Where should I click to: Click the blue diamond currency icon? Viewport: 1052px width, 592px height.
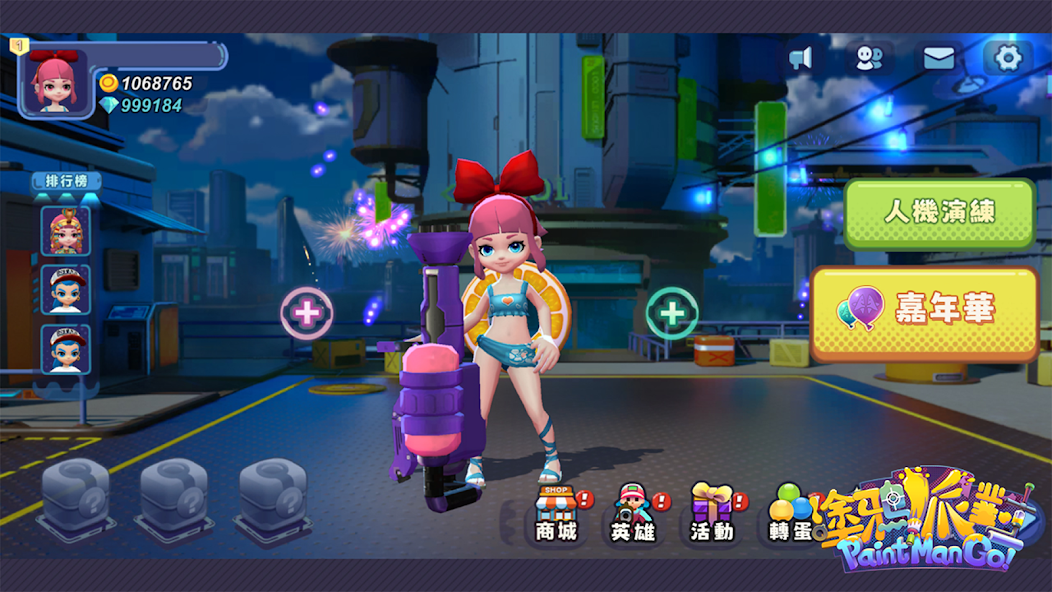(109, 105)
